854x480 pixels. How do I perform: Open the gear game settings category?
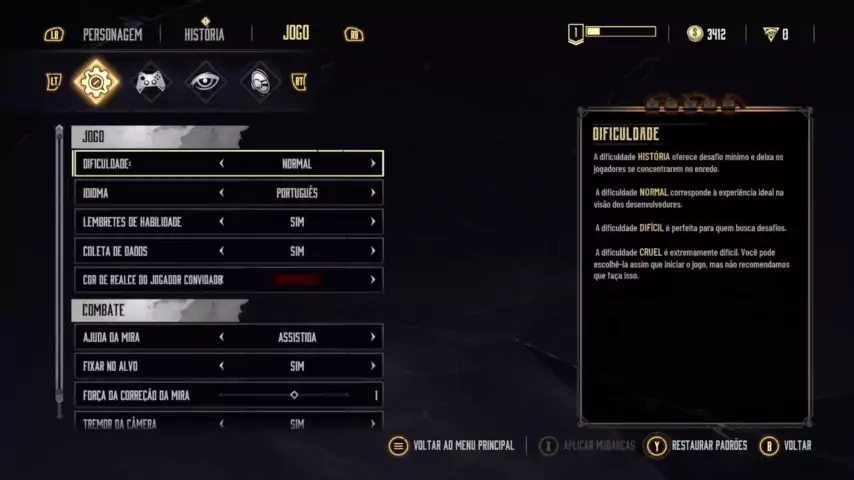tap(97, 82)
